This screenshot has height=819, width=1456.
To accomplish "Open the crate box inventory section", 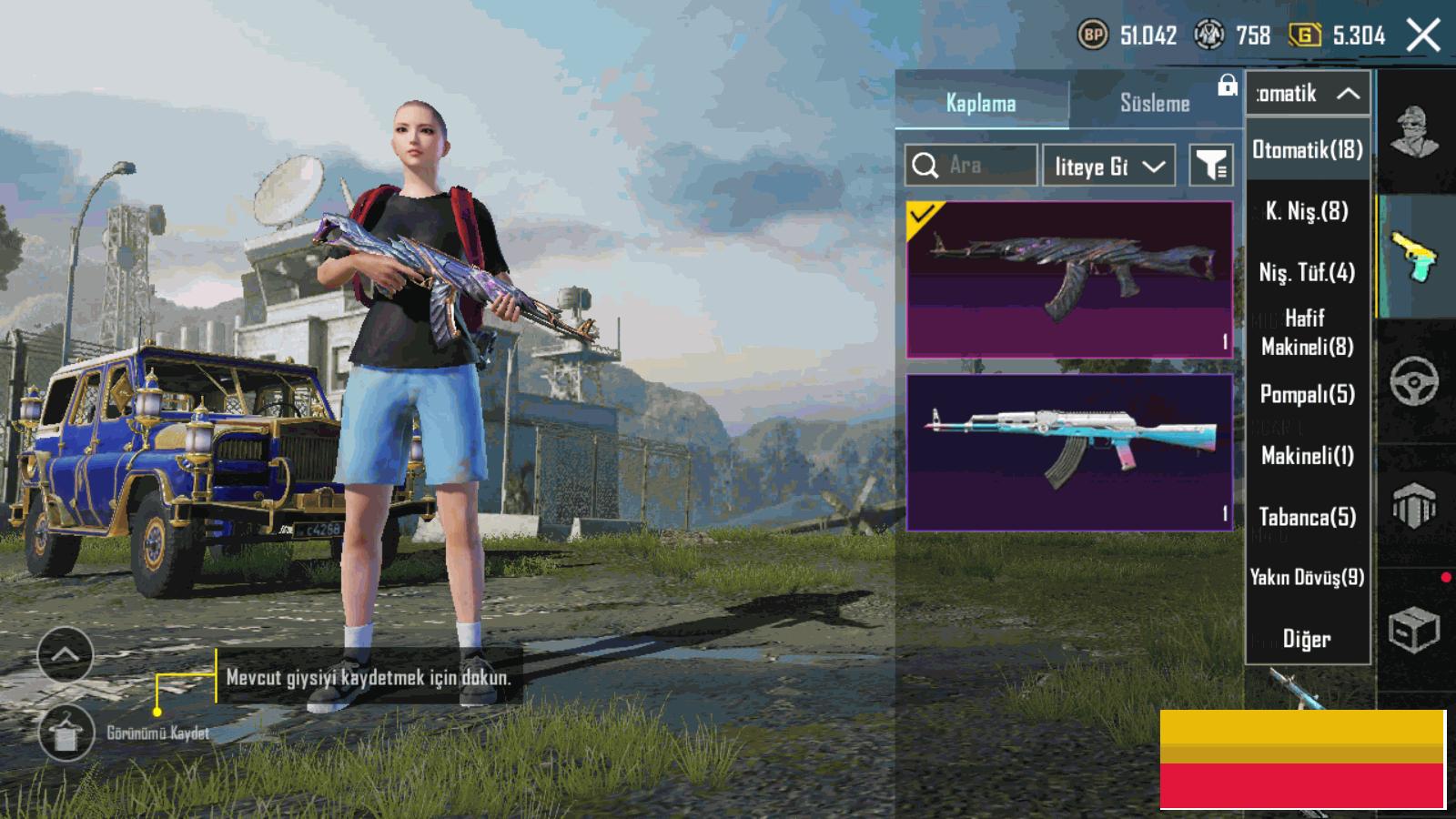I will (1414, 629).
